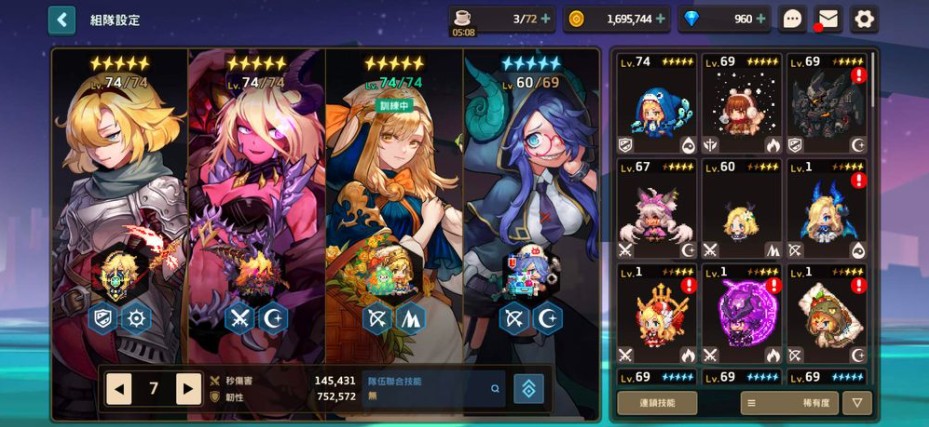Choose the Lv.74 blue-hooded hero in roster
The width and height of the screenshot is (929, 427).
[x=655, y=105]
